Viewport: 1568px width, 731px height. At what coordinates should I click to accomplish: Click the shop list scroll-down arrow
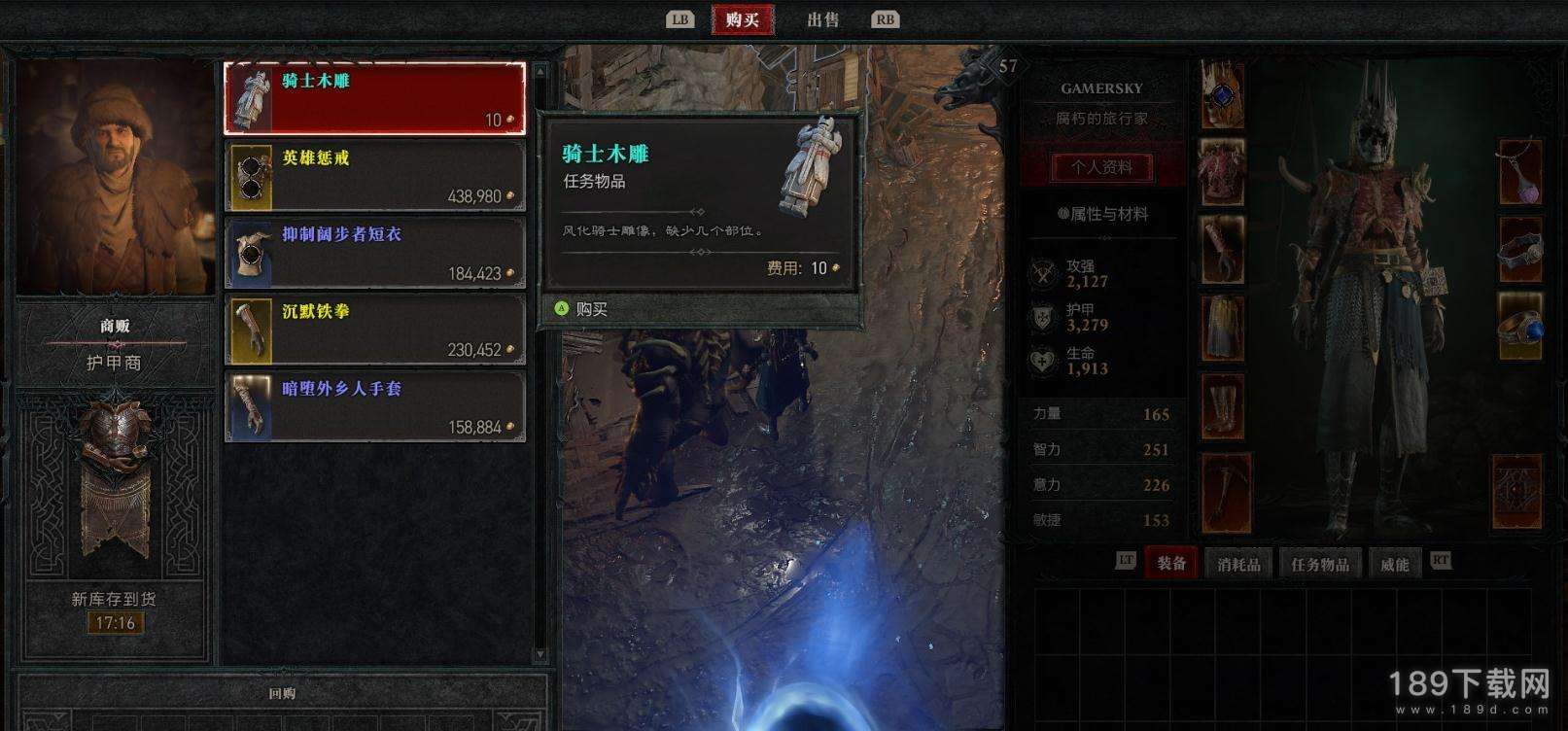541,656
